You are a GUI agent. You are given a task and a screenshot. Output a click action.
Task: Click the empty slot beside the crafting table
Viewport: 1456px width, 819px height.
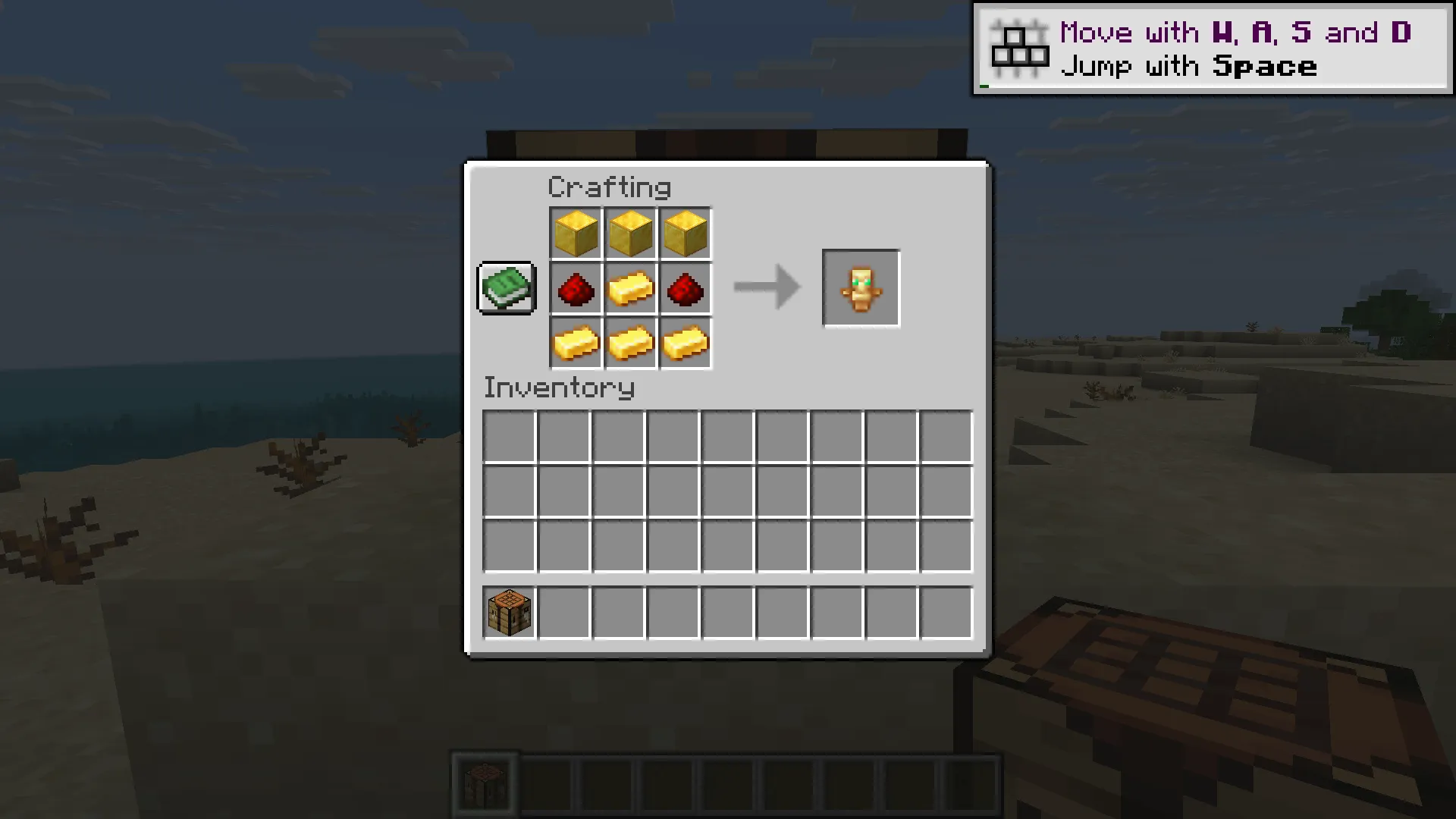[x=563, y=613]
